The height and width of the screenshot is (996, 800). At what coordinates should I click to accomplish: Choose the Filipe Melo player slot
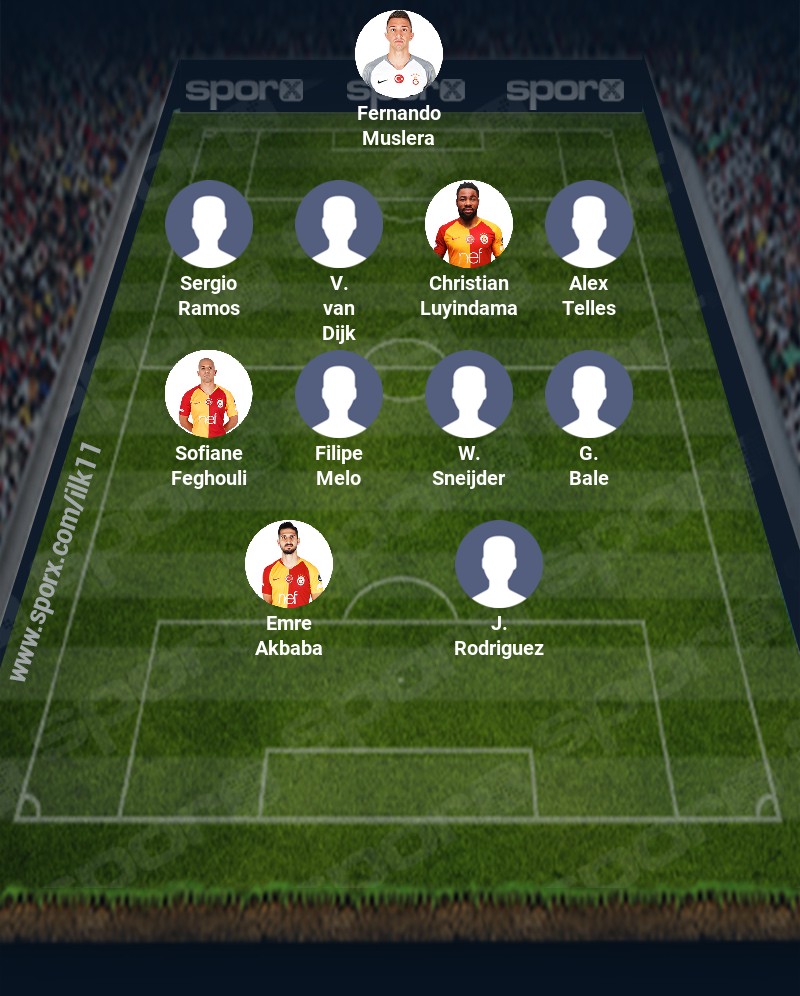pyautogui.click(x=339, y=394)
